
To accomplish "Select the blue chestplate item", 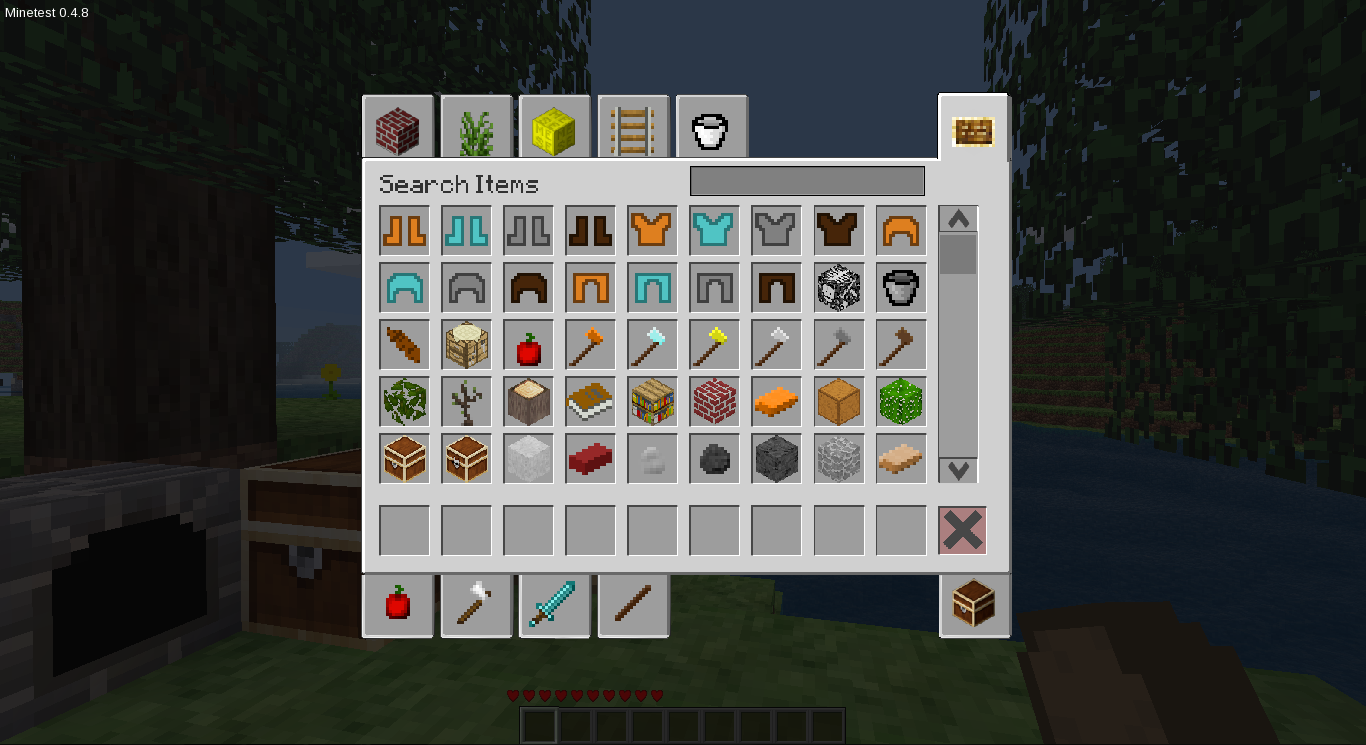I will tap(714, 230).
